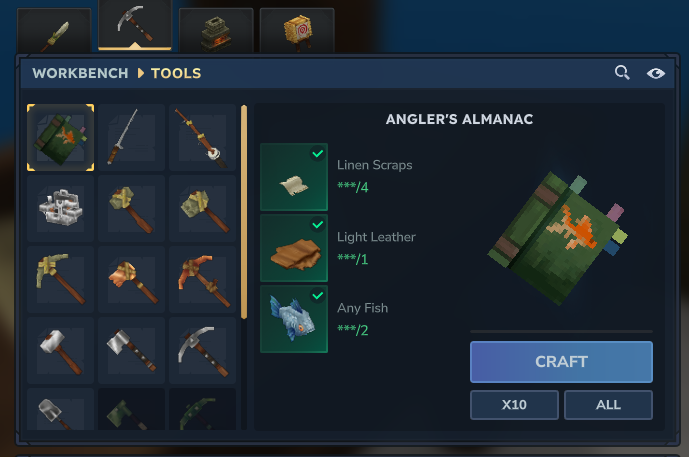689x457 pixels.
Task: Open the furnace category tab
Action: [216, 30]
